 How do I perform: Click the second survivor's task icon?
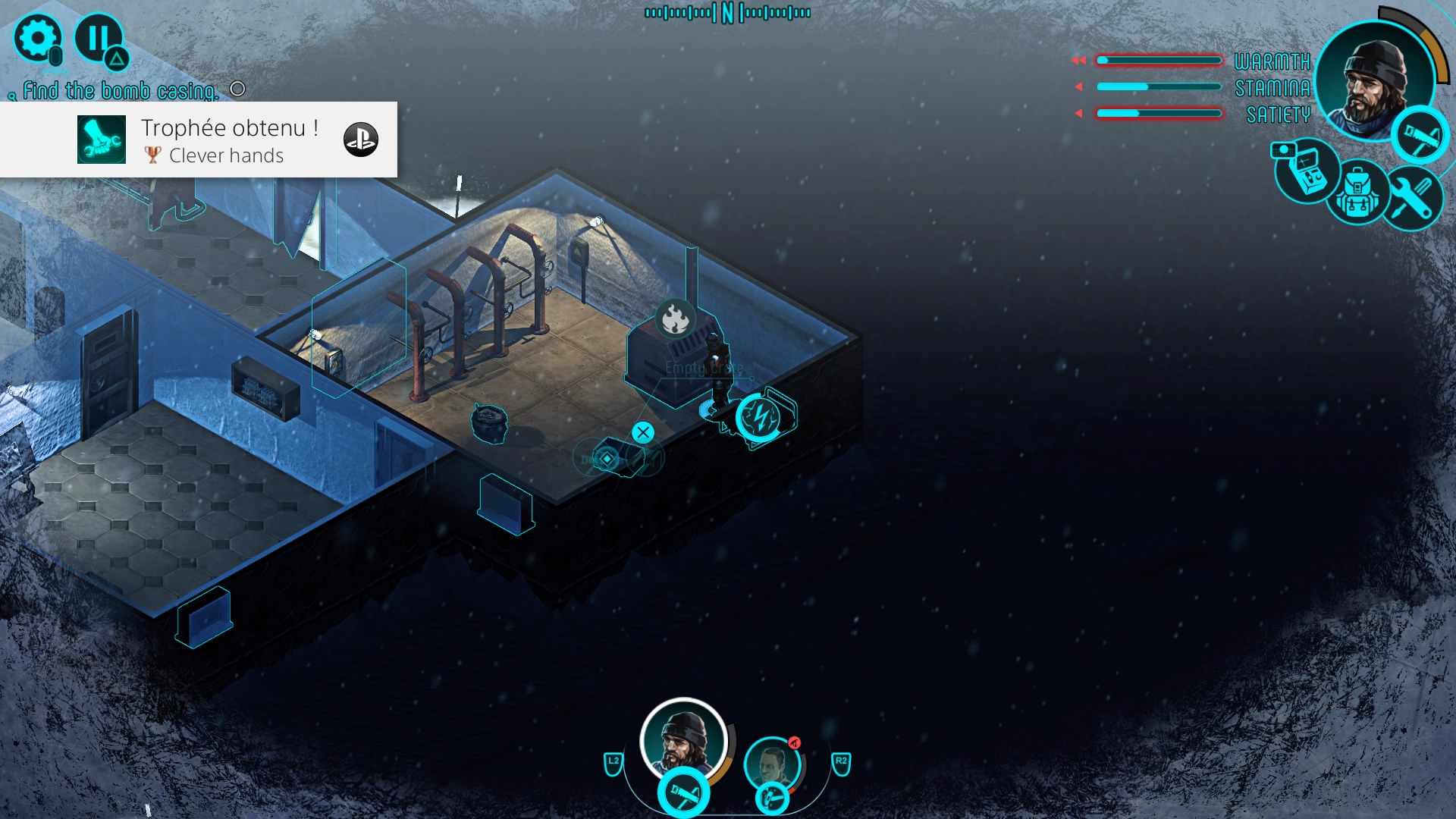(x=772, y=799)
